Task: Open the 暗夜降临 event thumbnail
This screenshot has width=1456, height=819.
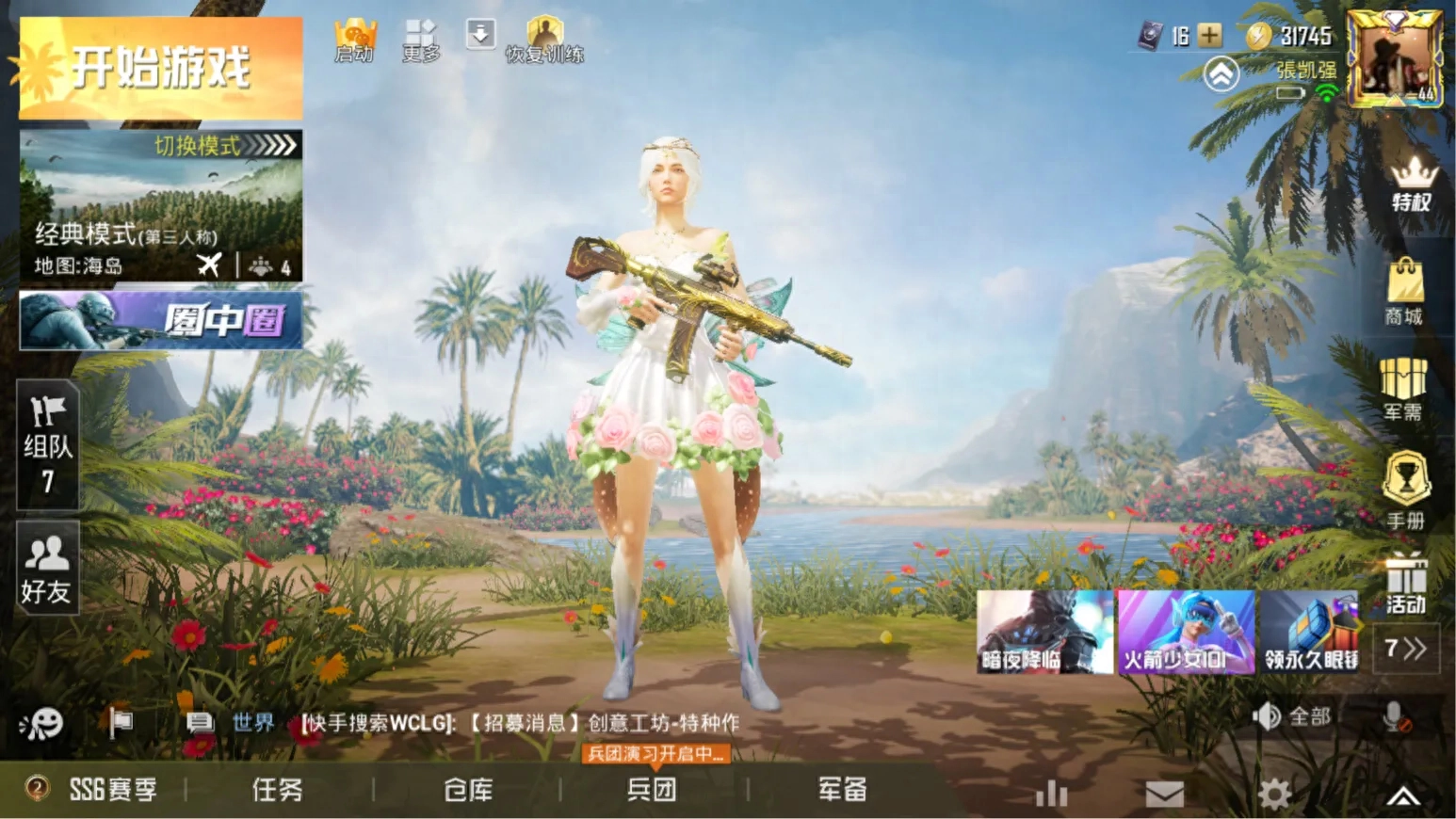Action: [1043, 631]
